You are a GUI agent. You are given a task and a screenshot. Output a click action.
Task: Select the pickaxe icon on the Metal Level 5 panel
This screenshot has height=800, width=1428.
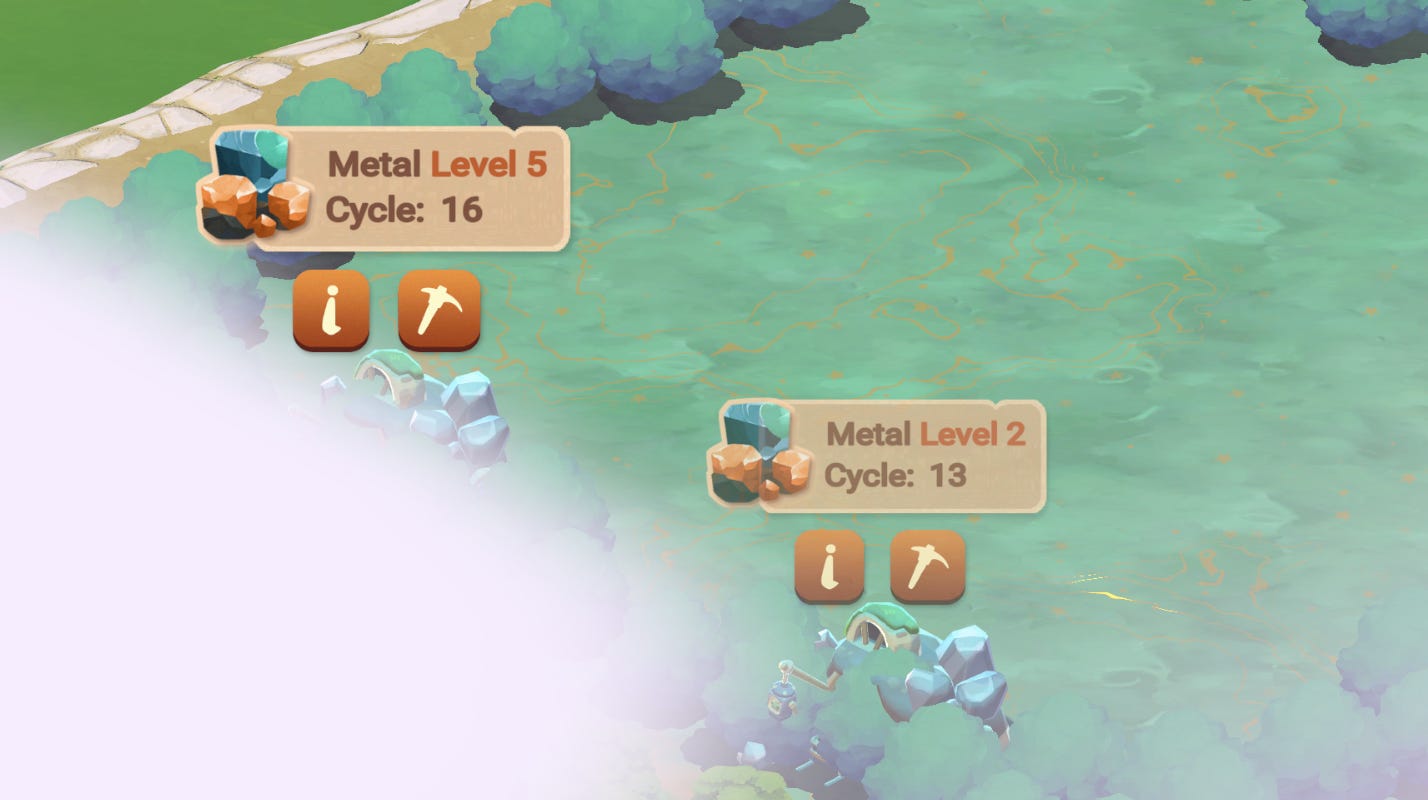(x=438, y=310)
